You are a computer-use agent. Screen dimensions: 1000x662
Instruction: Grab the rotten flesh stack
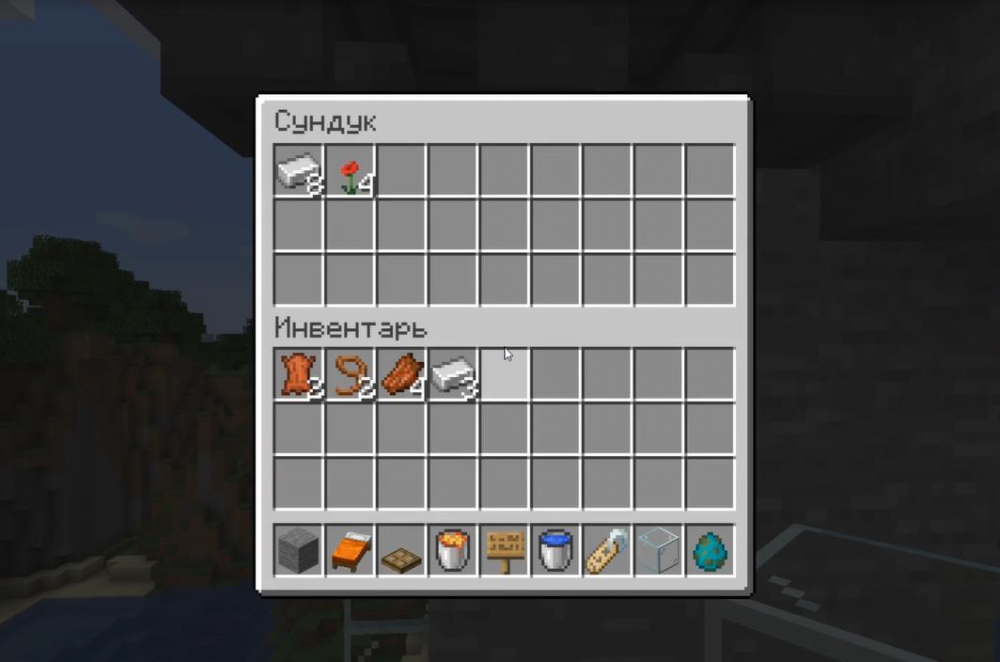pyautogui.click(x=402, y=374)
